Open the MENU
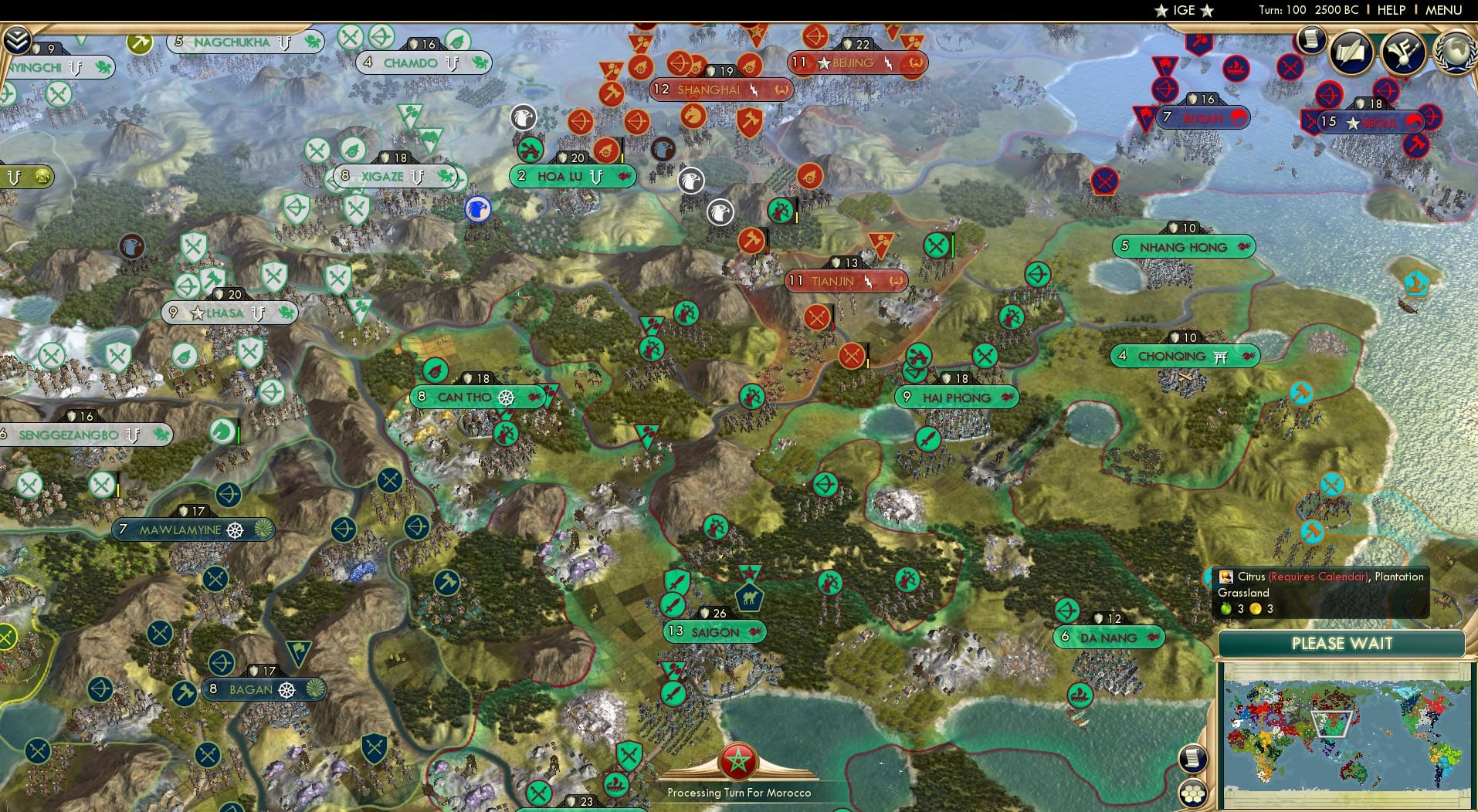 pos(1443,10)
